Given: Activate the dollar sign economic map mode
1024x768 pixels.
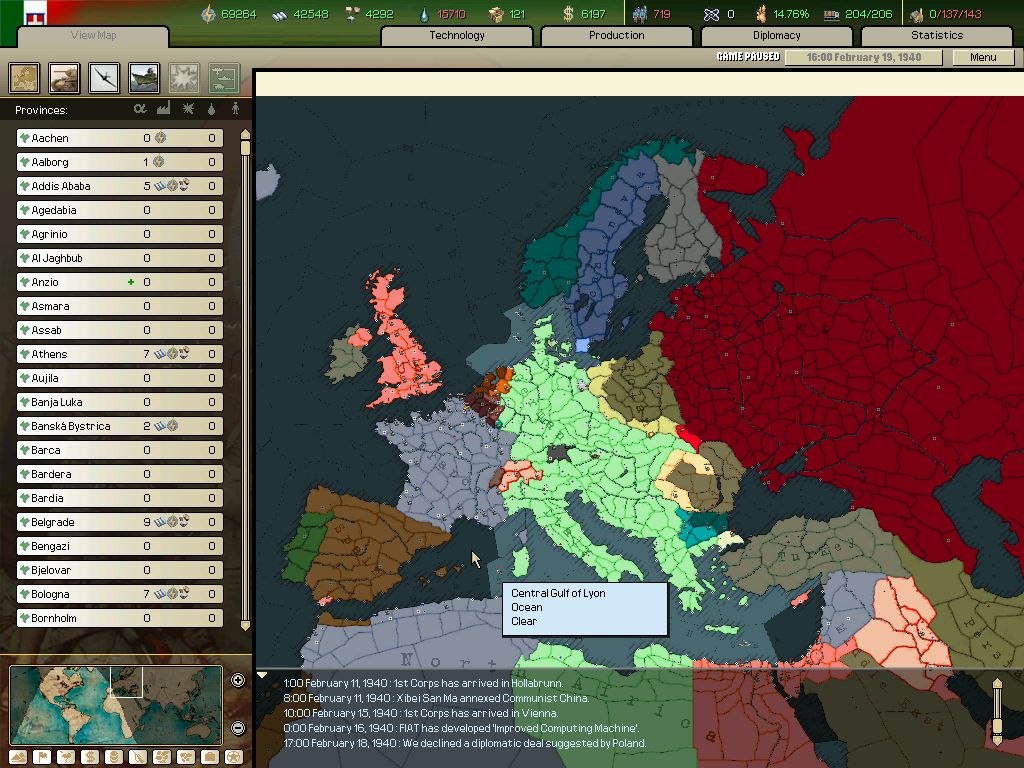Looking at the screenshot, I should click(90, 757).
